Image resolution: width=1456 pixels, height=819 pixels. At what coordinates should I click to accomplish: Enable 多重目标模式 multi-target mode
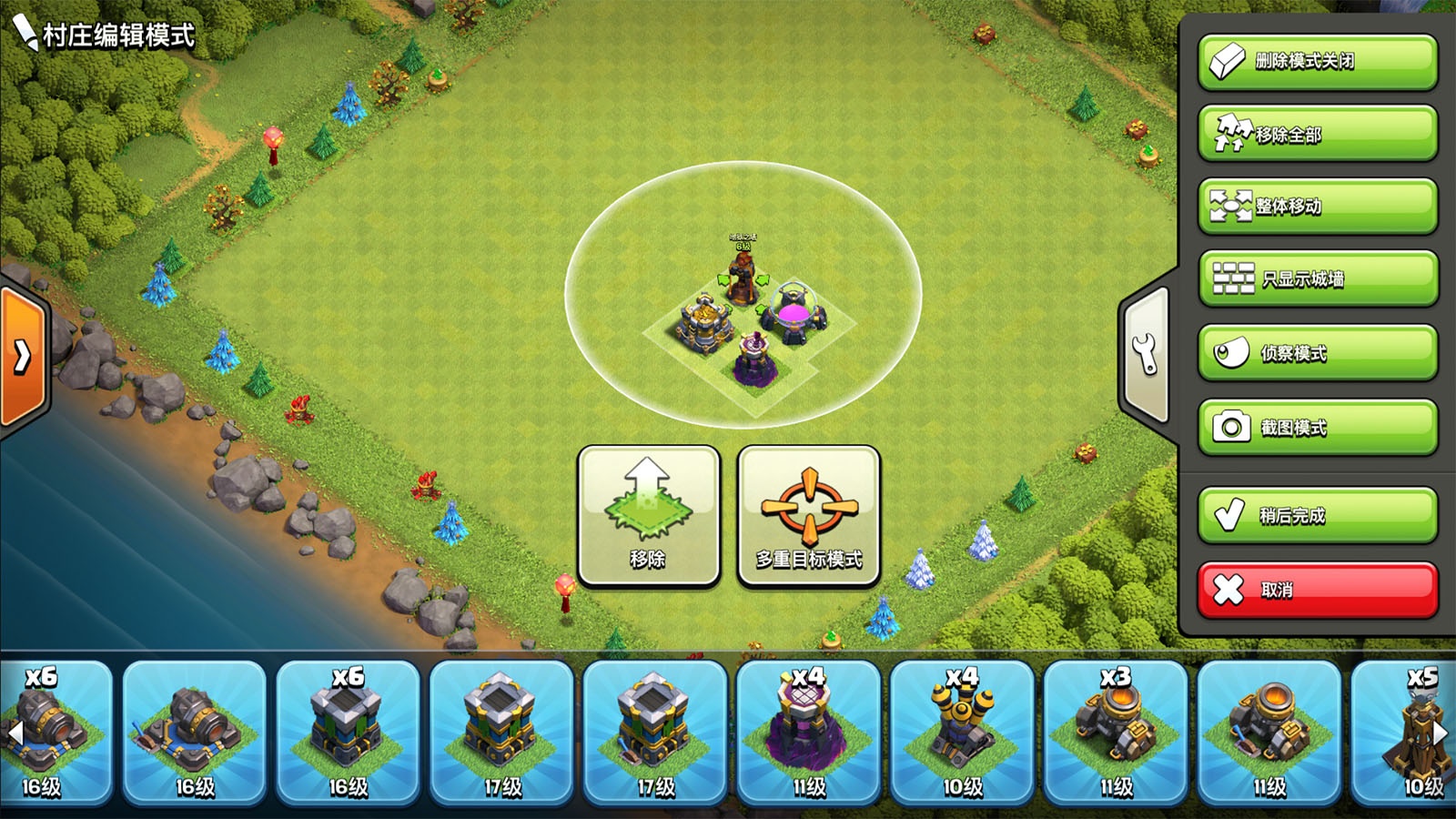pos(808,516)
